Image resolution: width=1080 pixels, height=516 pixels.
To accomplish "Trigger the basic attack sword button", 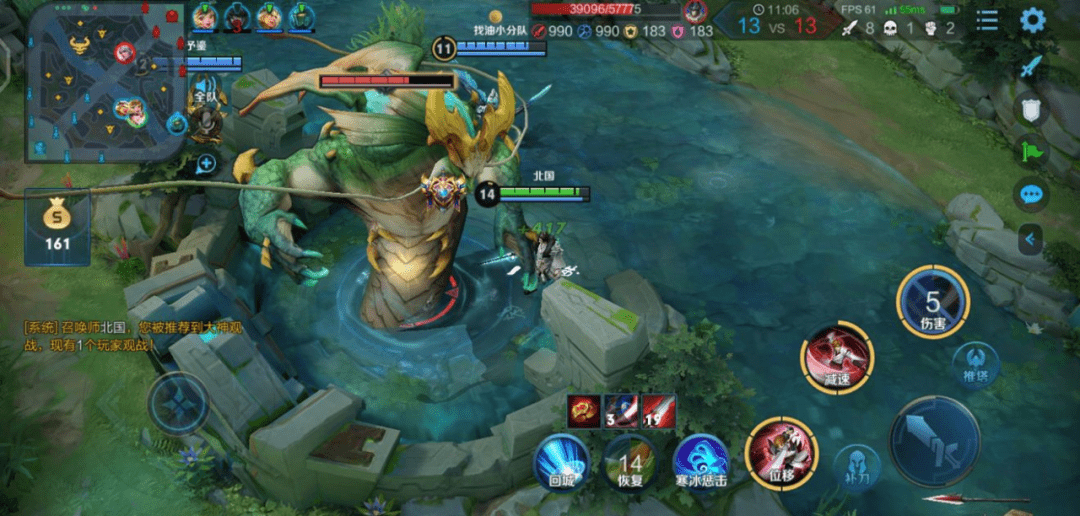I will 934,441.
